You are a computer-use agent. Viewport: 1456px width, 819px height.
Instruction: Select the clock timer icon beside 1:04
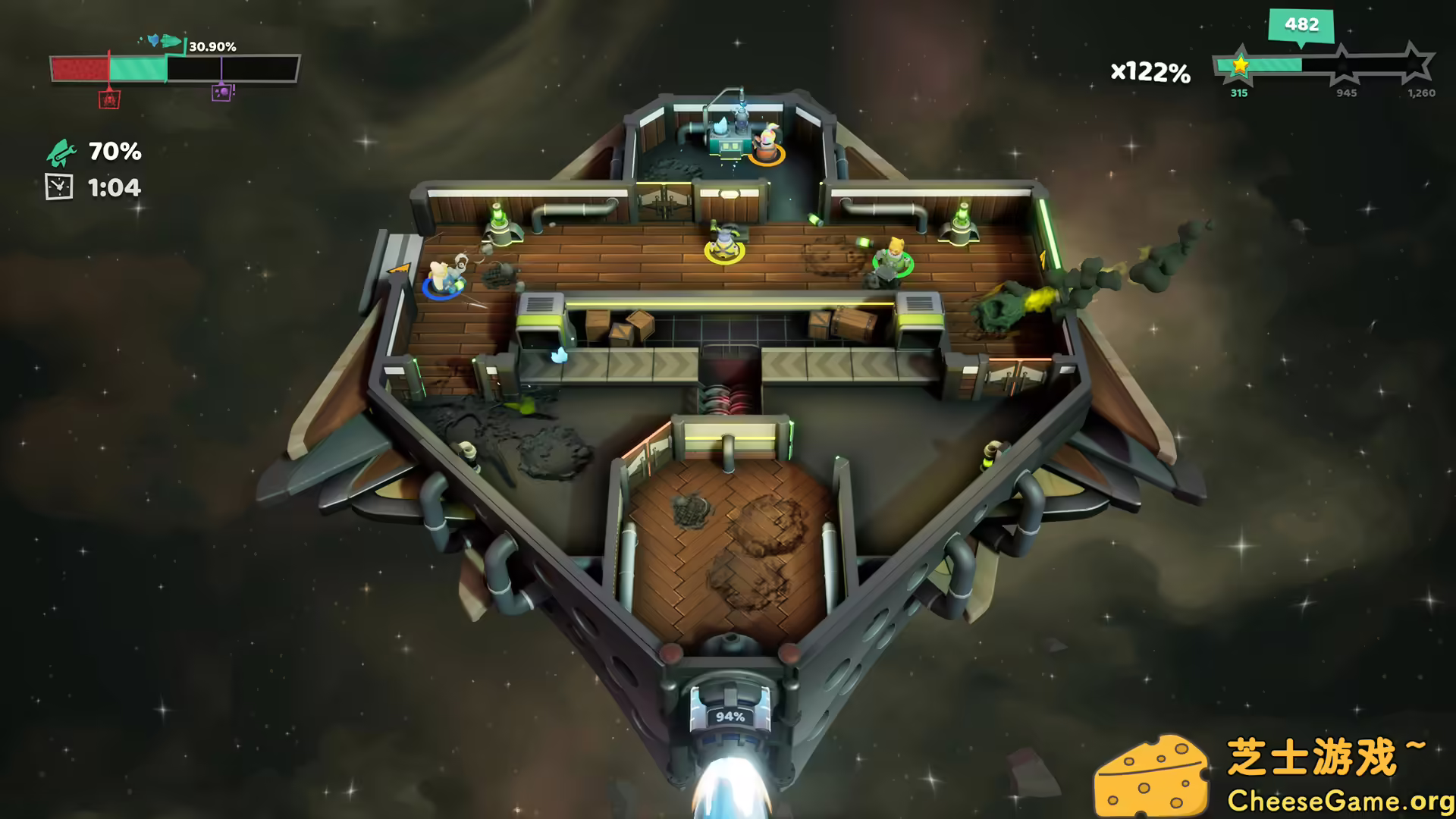coord(60,185)
